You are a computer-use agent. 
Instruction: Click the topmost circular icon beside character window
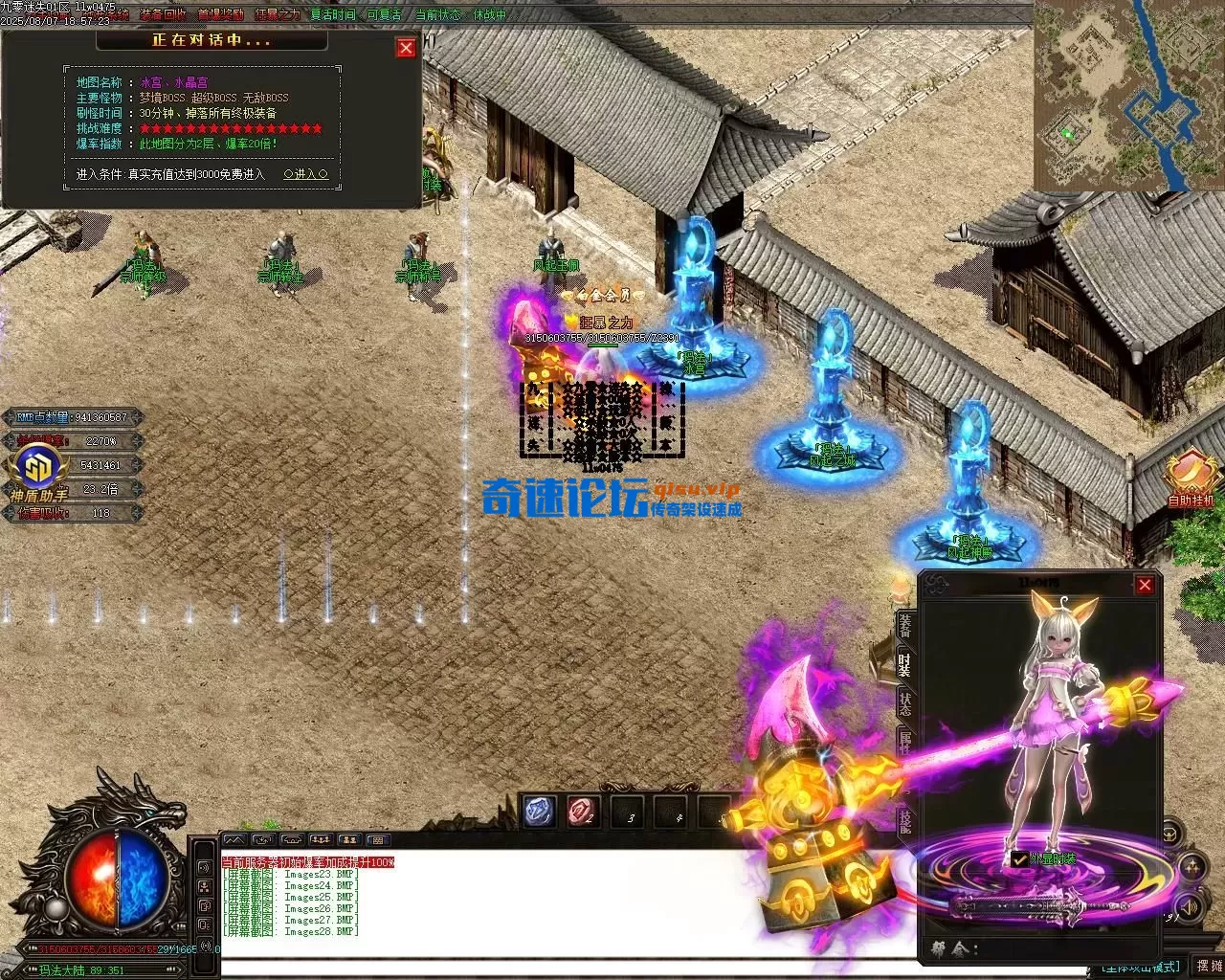(1170, 833)
